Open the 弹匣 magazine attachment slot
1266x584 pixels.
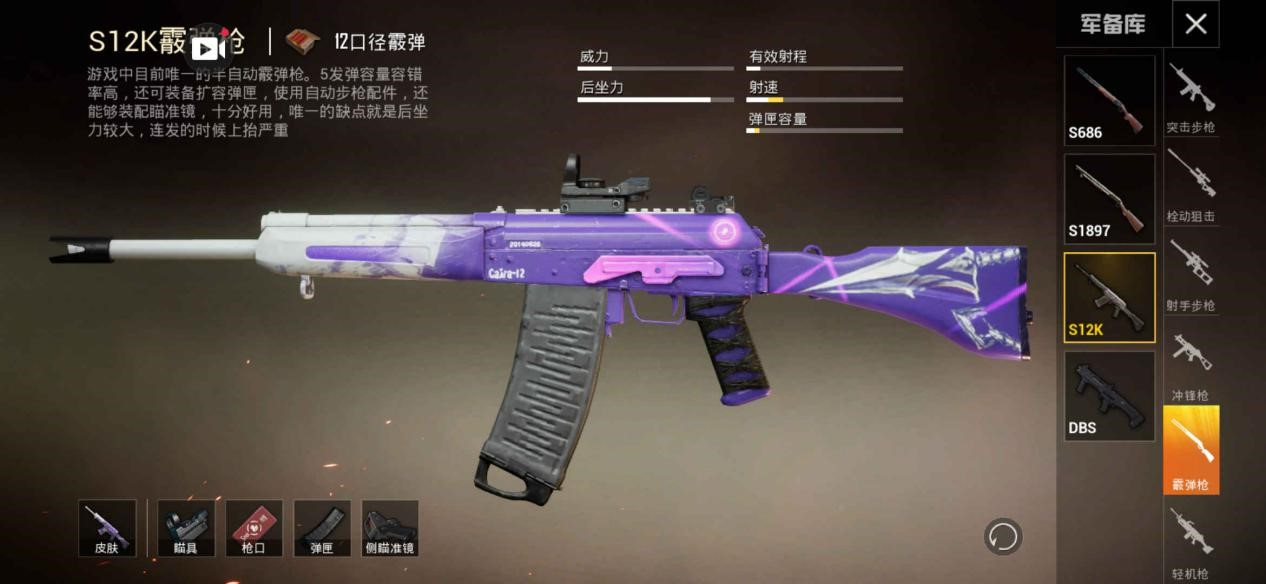322,528
